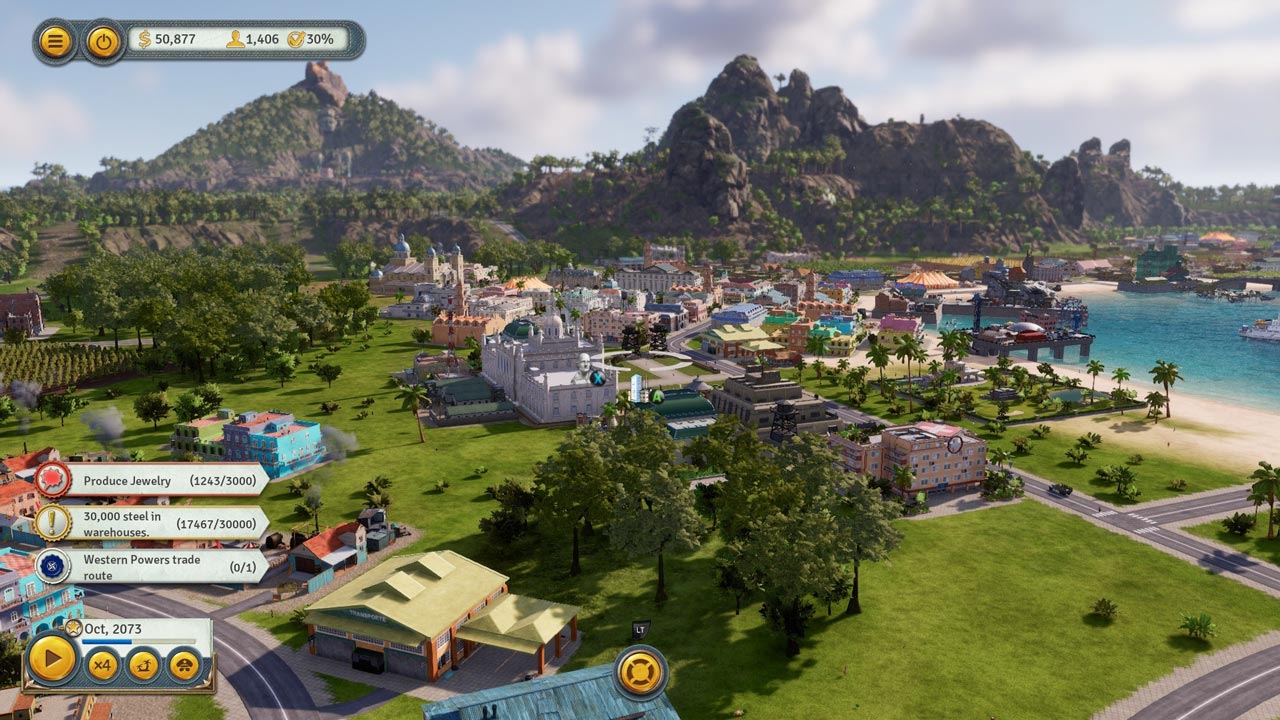Open the palm tree island button
The height and width of the screenshot is (720, 1280).
tap(143, 664)
